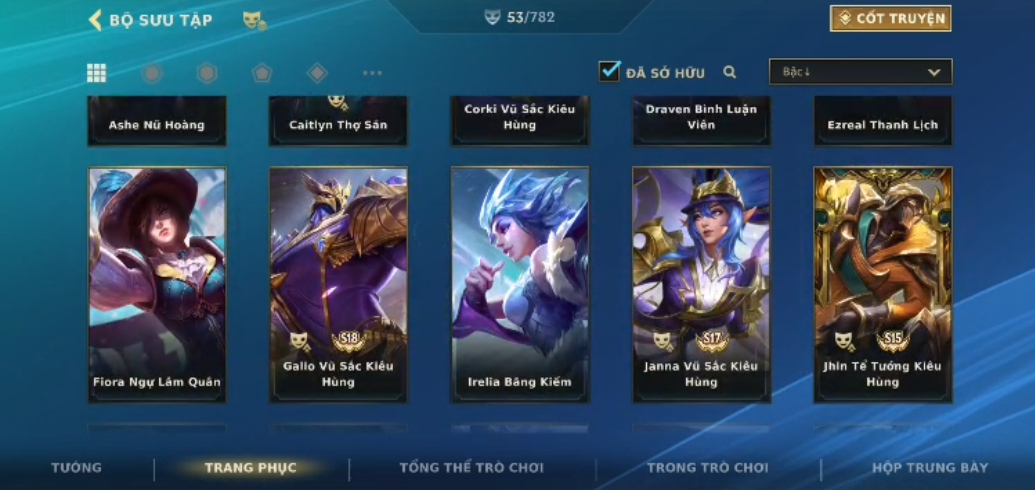This screenshot has width=1035, height=490.
Task: Choose the Galio Vũ Sắc Kiêu Hùng skin
Action: (338, 284)
